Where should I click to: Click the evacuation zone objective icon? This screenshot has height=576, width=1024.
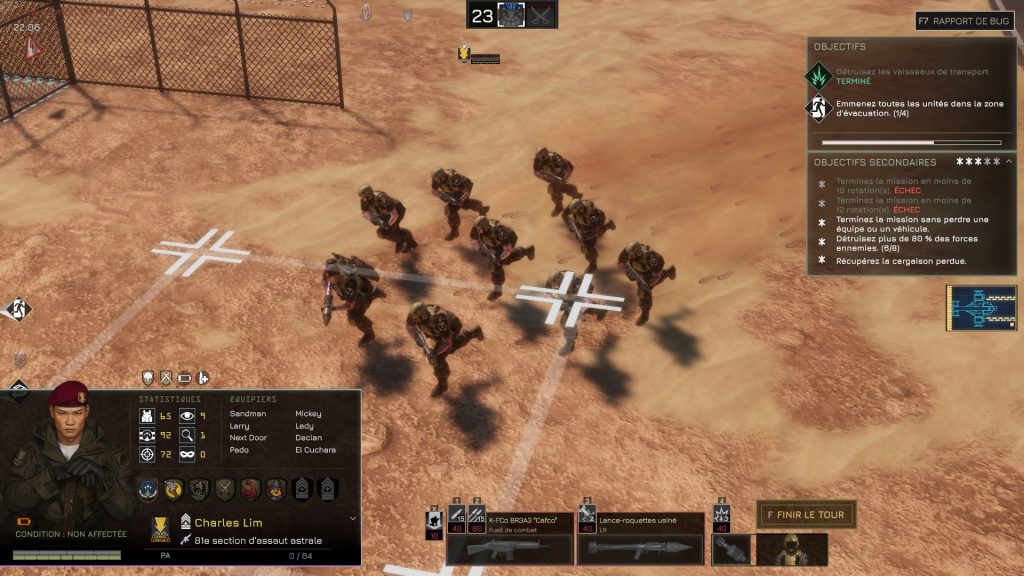tap(820, 108)
